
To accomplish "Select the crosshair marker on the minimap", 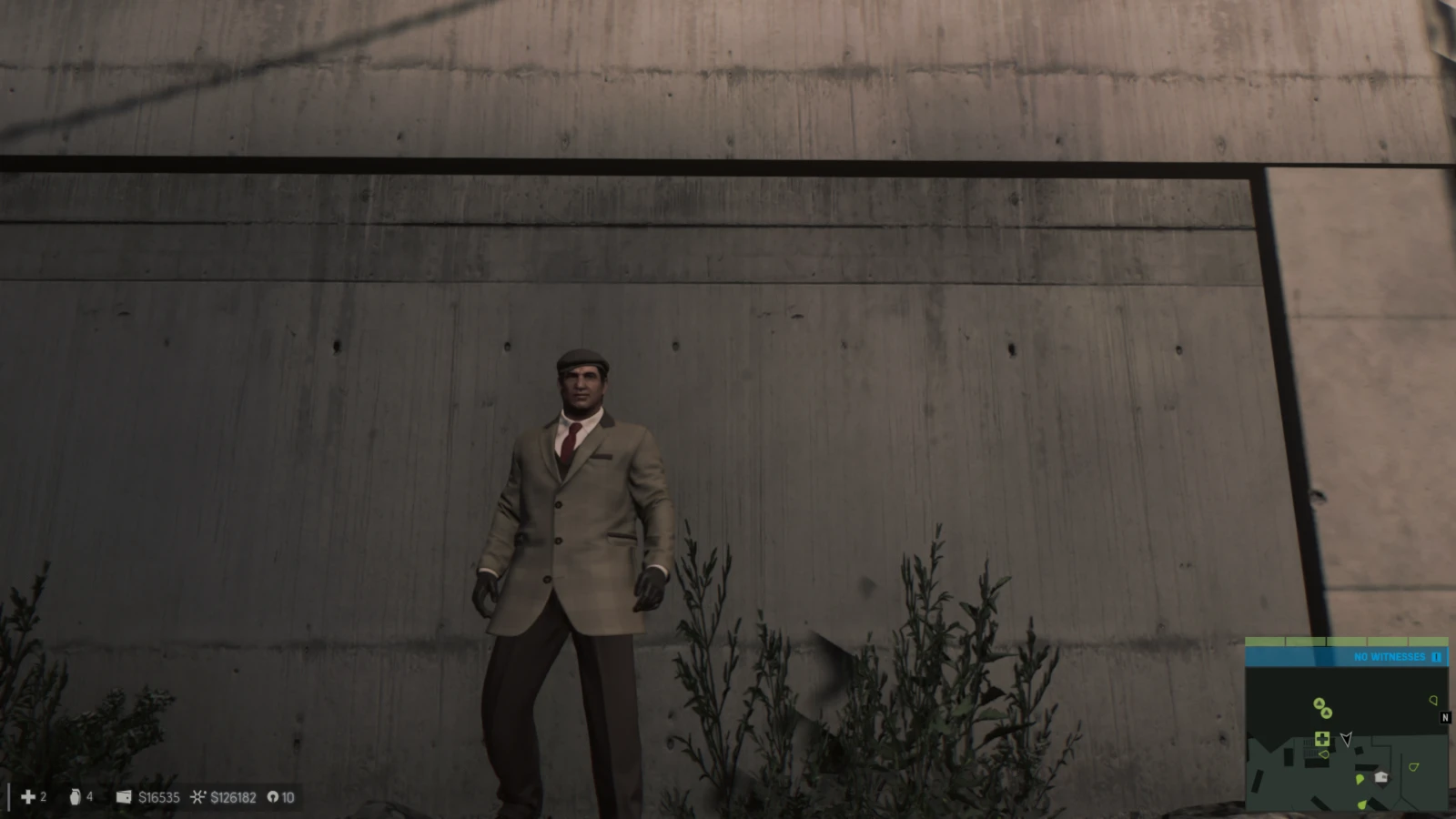I will coord(1322,739).
